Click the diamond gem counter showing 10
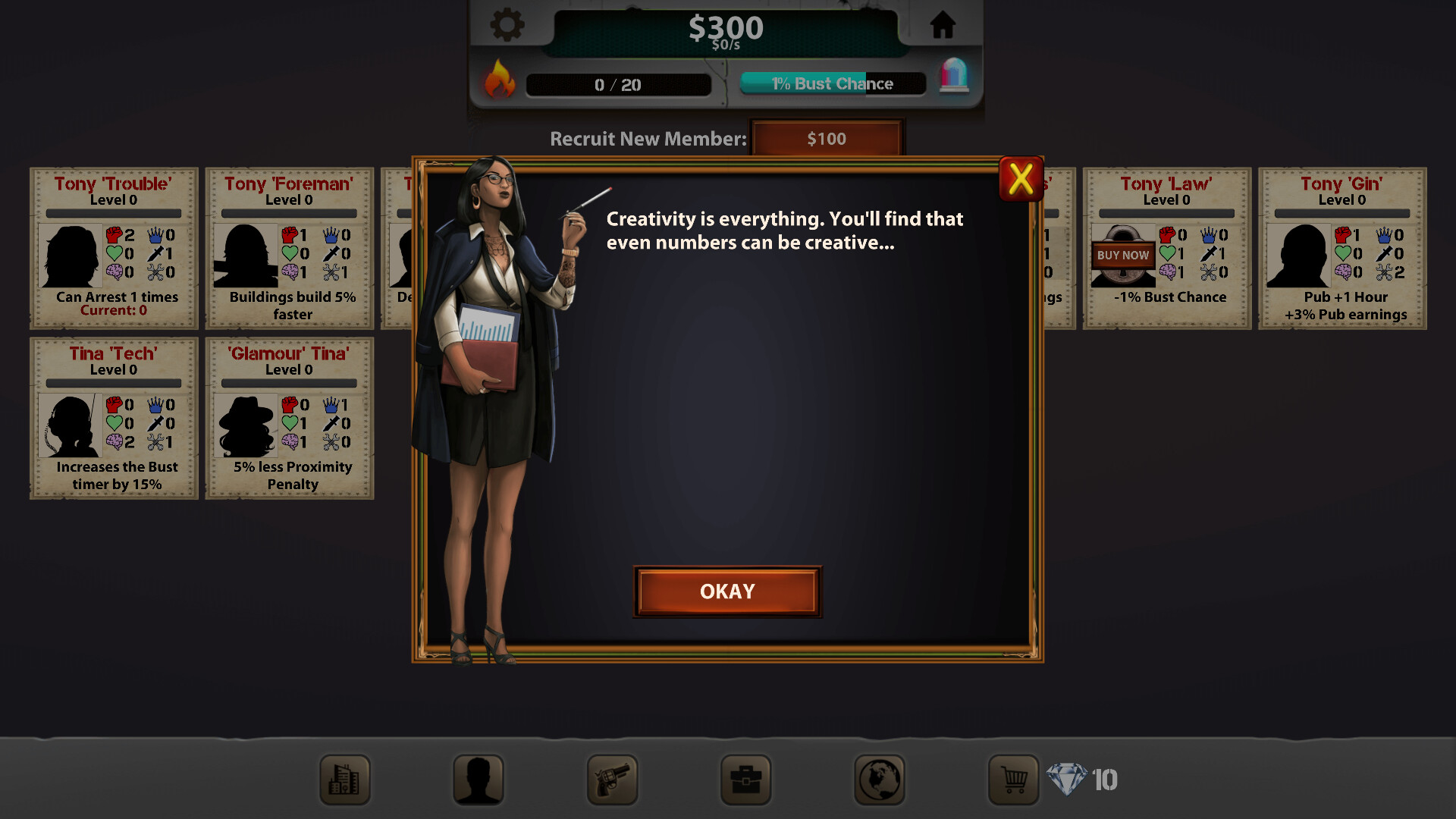This screenshot has height=819, width=1456. pyautogui.click(x=1084, y=777)
